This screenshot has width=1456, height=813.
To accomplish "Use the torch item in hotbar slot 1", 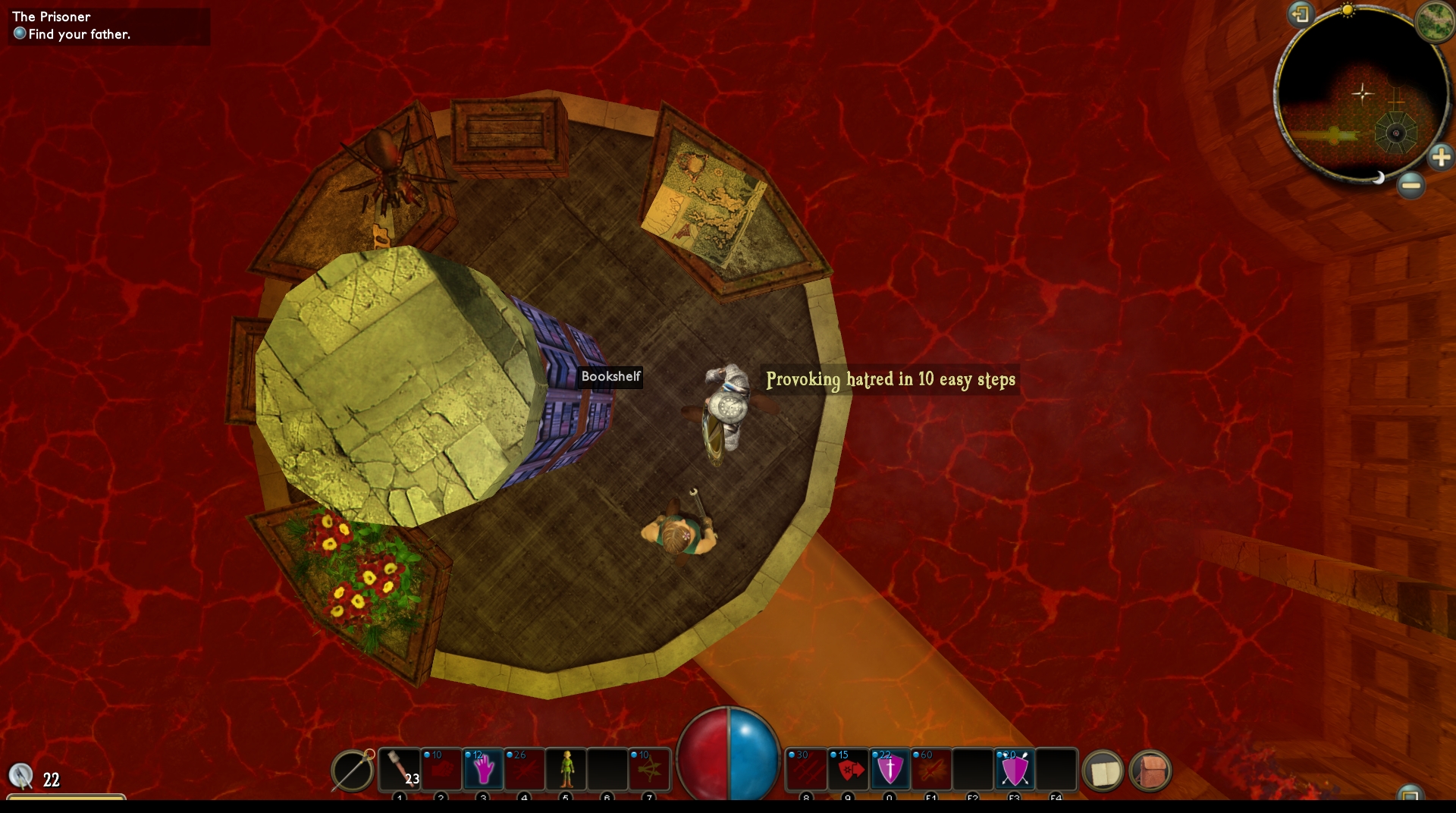I will [400, 770].
